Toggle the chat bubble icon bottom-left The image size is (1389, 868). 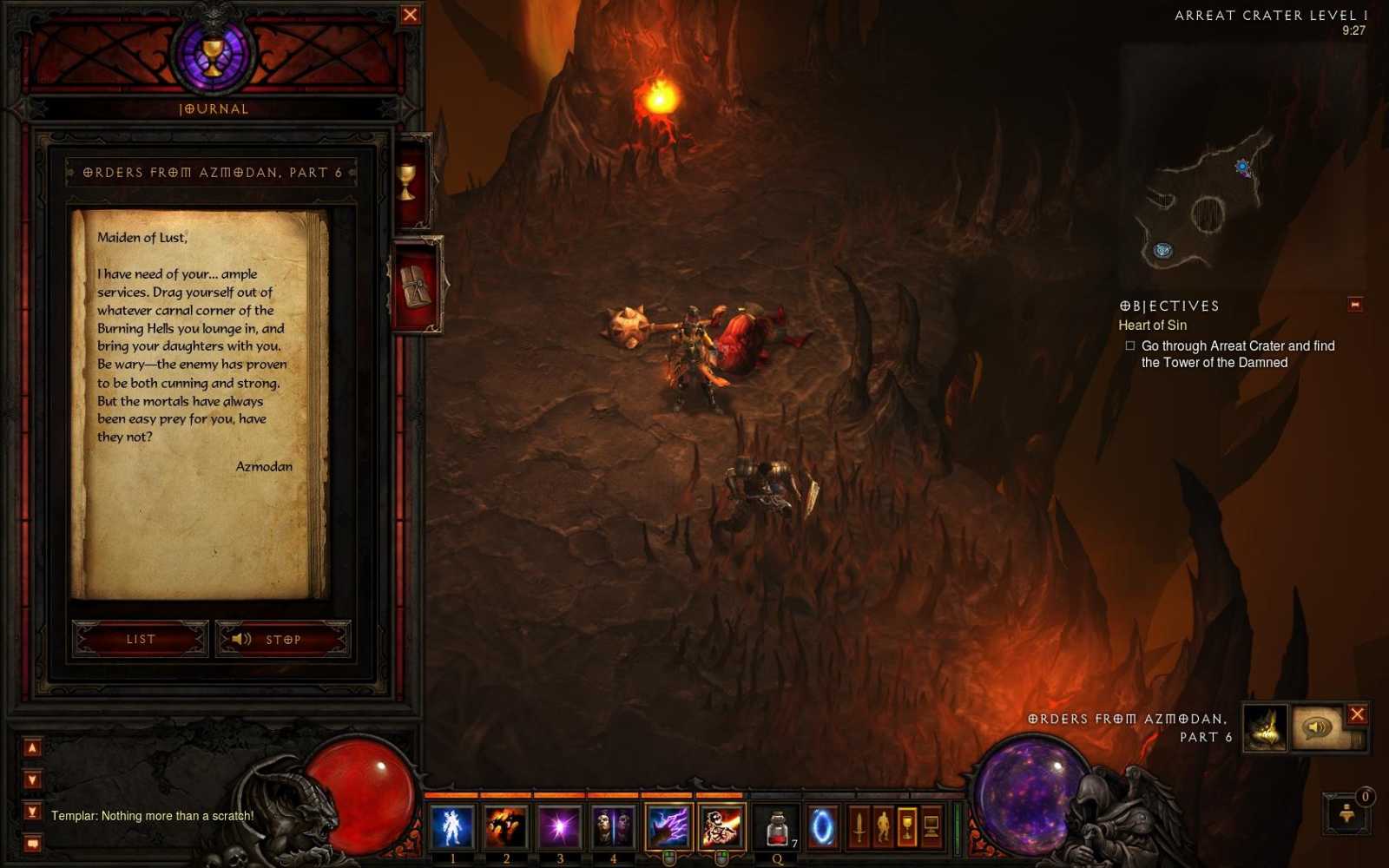point(31,841)
